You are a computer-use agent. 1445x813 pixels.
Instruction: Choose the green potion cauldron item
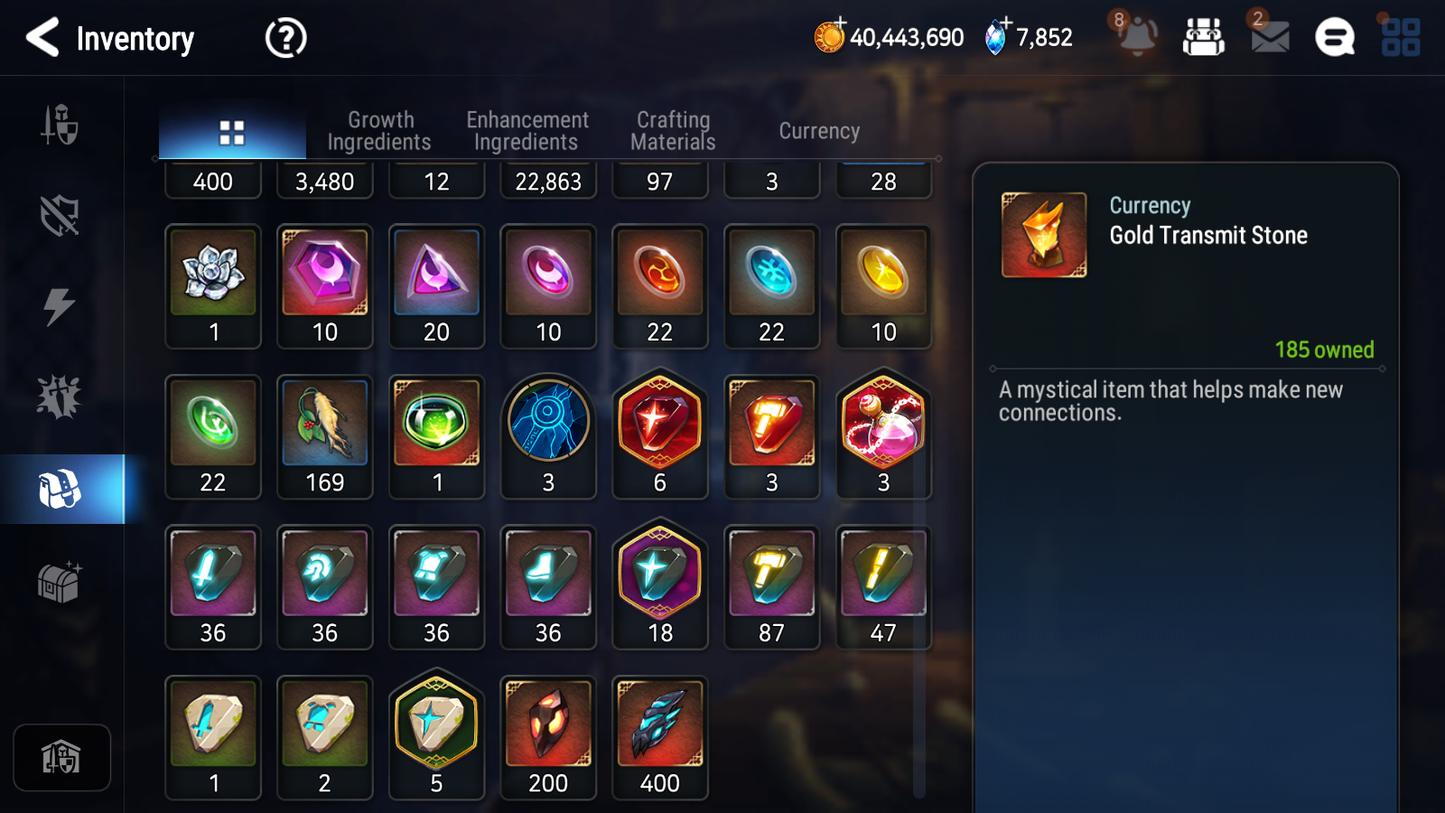pyautogui.click(x=437, y=423)
